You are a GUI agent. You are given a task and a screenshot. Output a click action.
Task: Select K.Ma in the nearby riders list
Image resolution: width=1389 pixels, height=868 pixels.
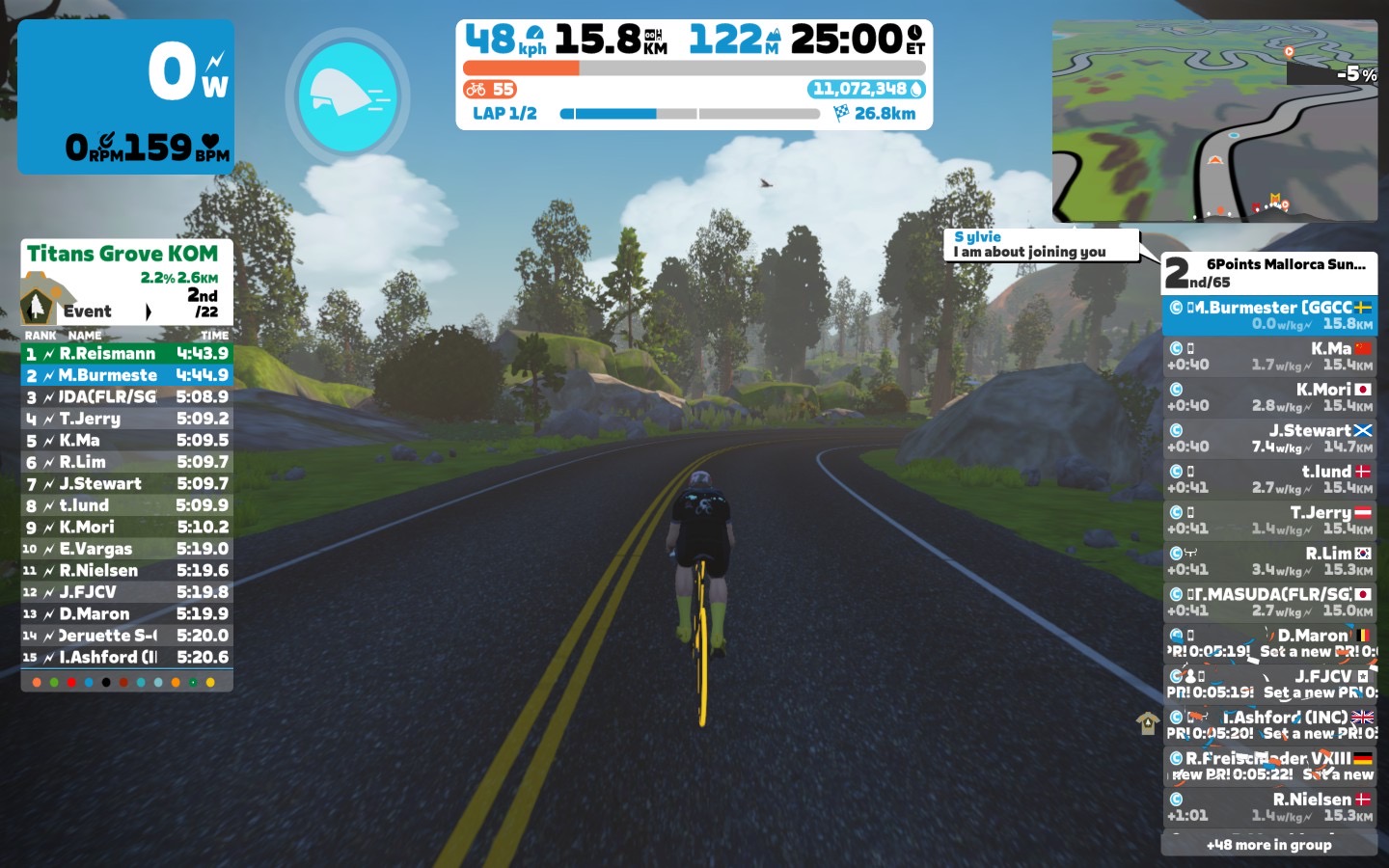coord(1268,356)
